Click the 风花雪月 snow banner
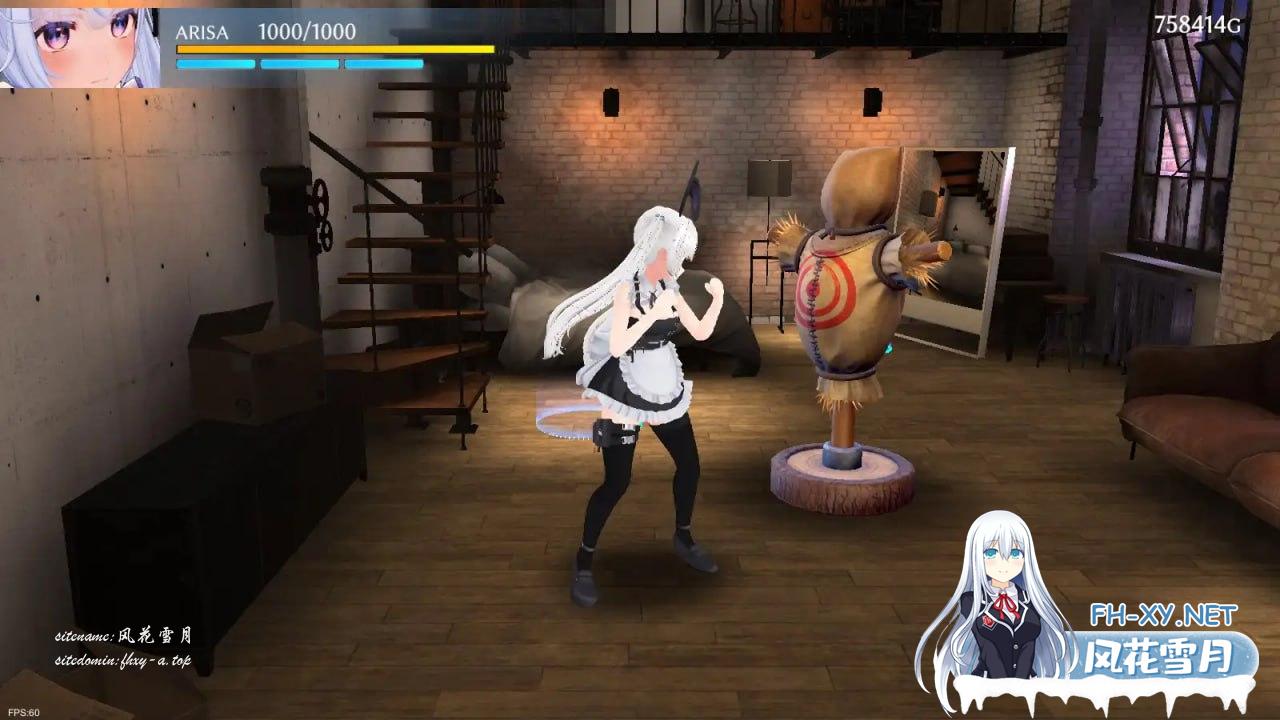 [x=1160, y=655]
